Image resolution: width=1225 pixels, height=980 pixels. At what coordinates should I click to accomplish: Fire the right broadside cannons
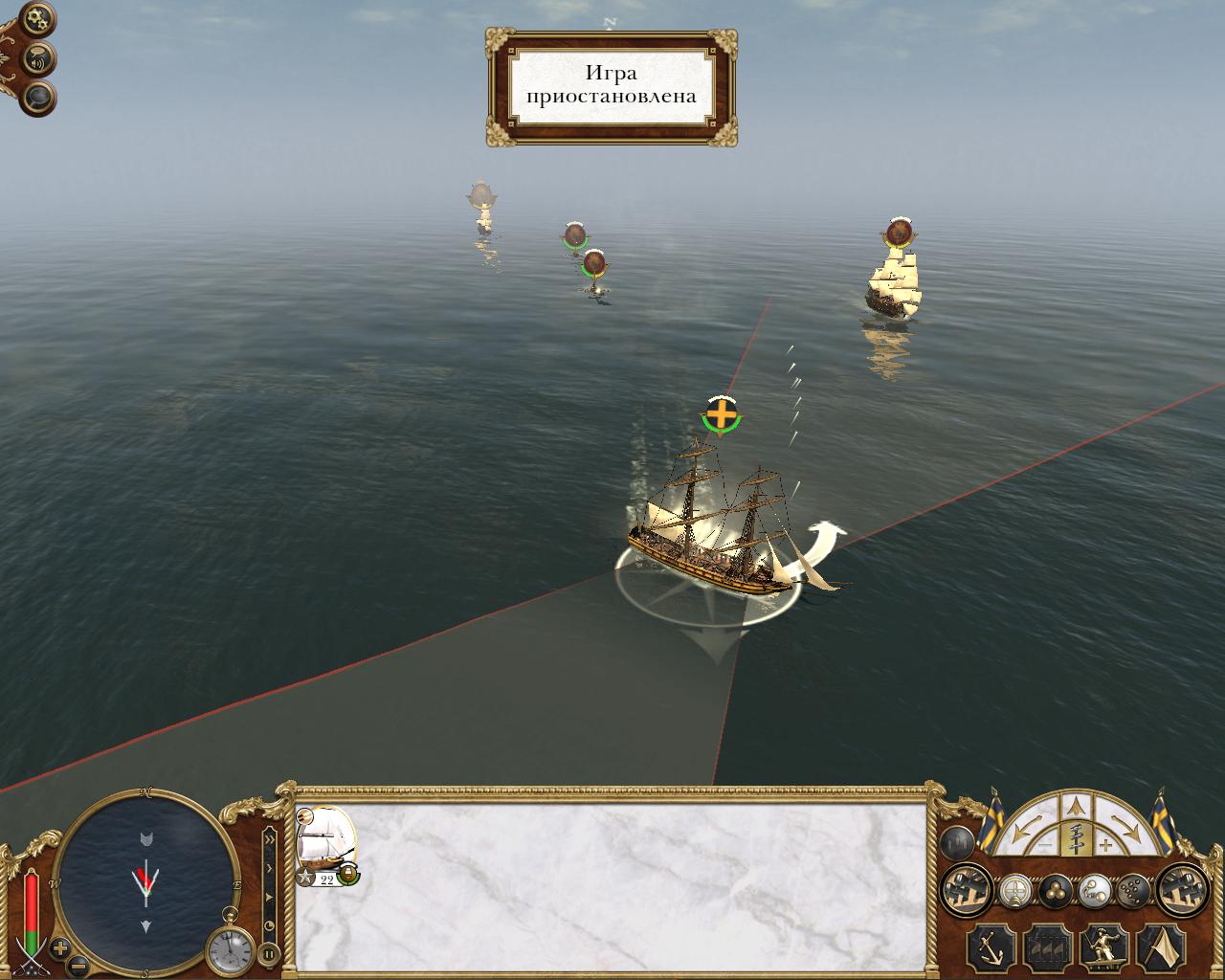click(1182, 891)
